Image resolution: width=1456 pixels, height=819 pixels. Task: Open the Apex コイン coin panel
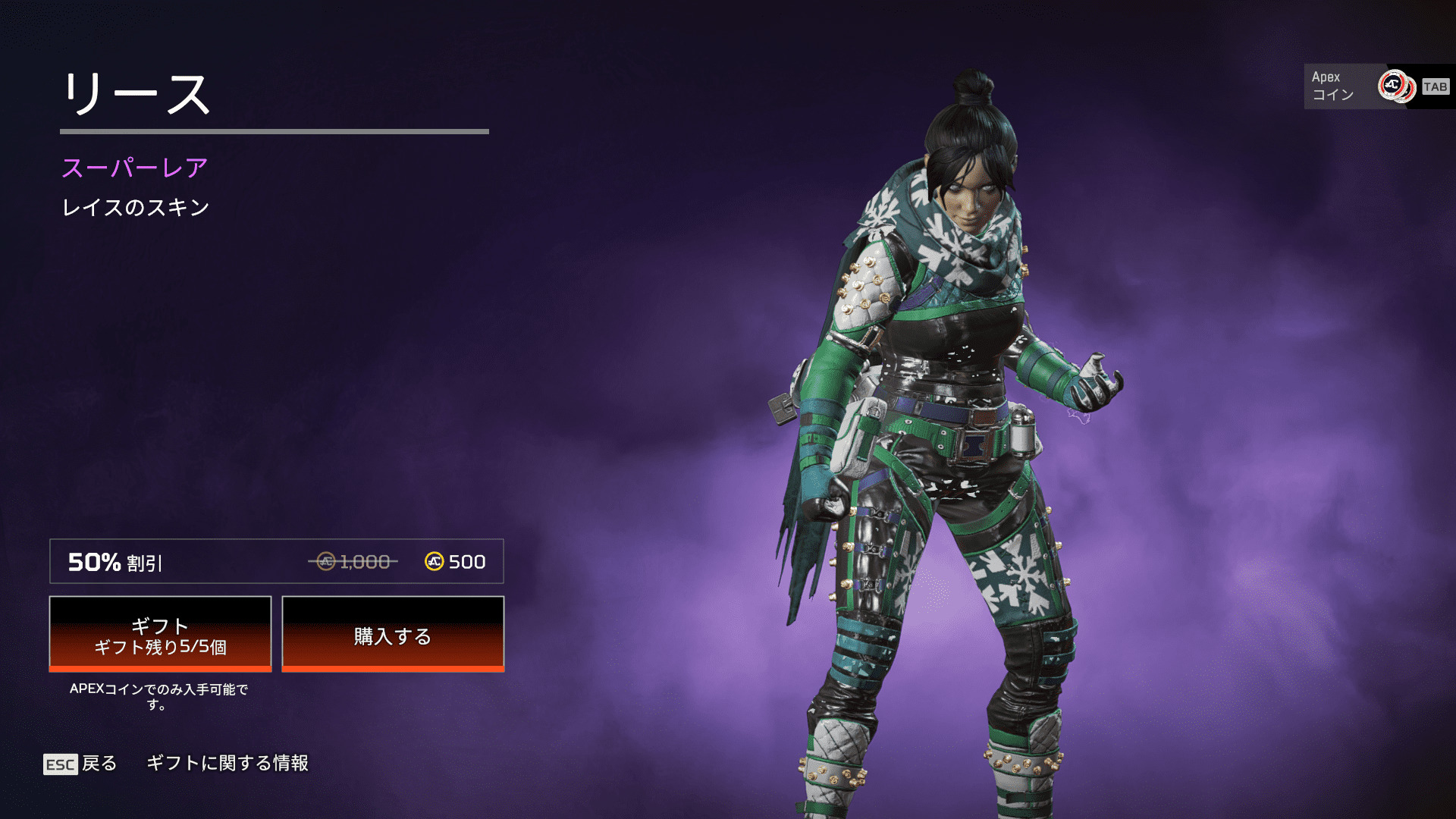(1357, 86)
